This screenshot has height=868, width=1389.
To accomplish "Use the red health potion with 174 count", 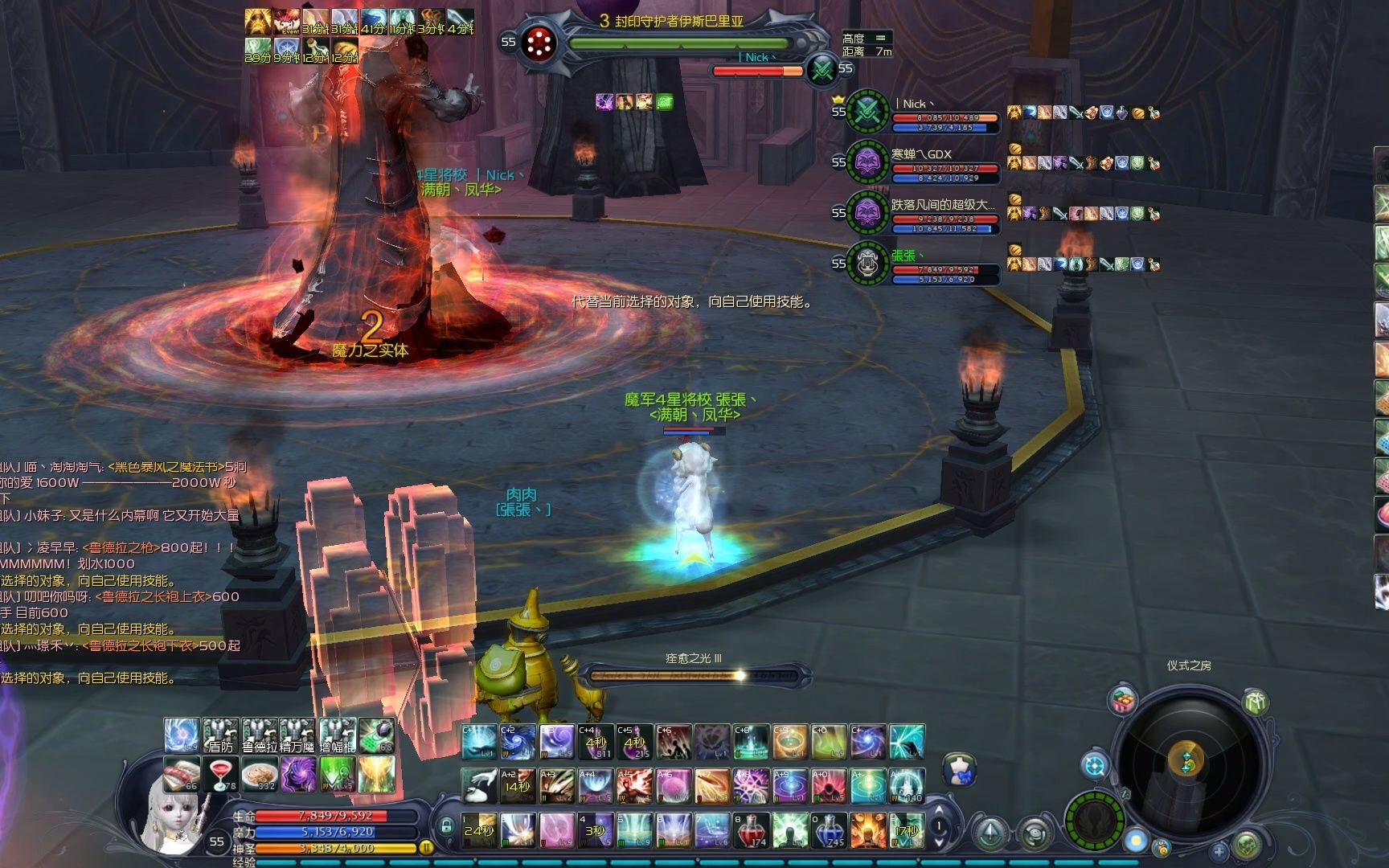I will [750, 830].
